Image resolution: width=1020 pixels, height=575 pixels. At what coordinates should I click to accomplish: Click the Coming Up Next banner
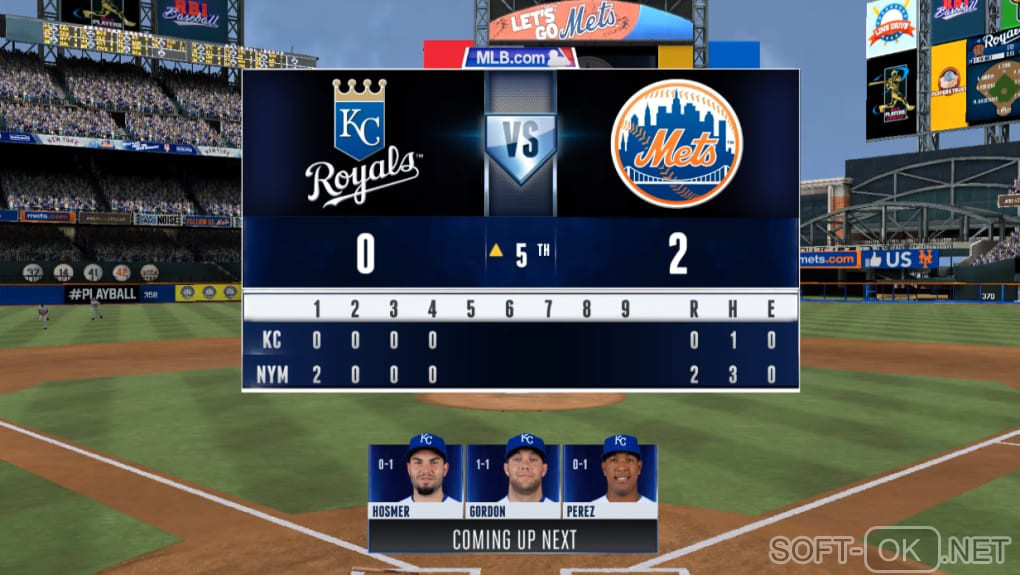513,539
